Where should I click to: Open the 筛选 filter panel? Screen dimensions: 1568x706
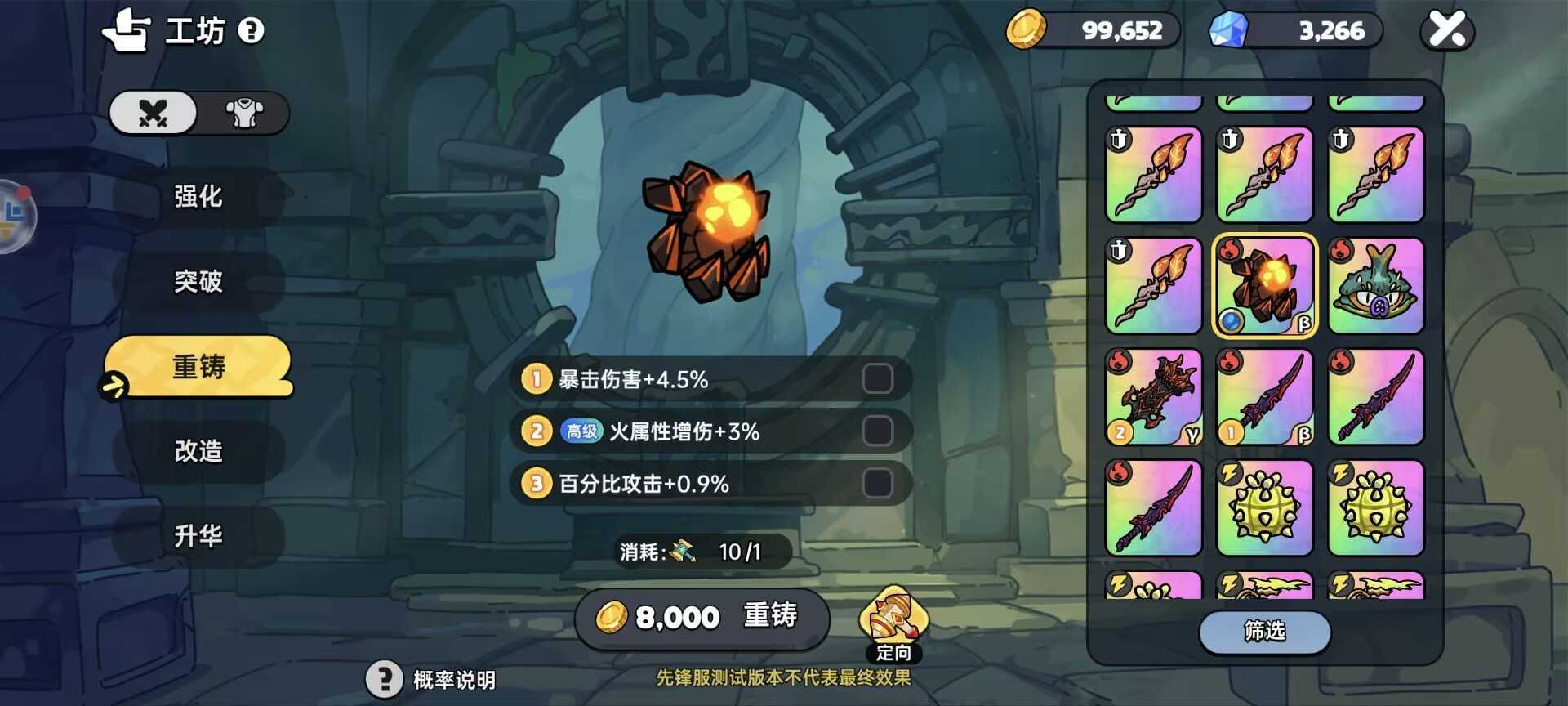pos(1264,632)
